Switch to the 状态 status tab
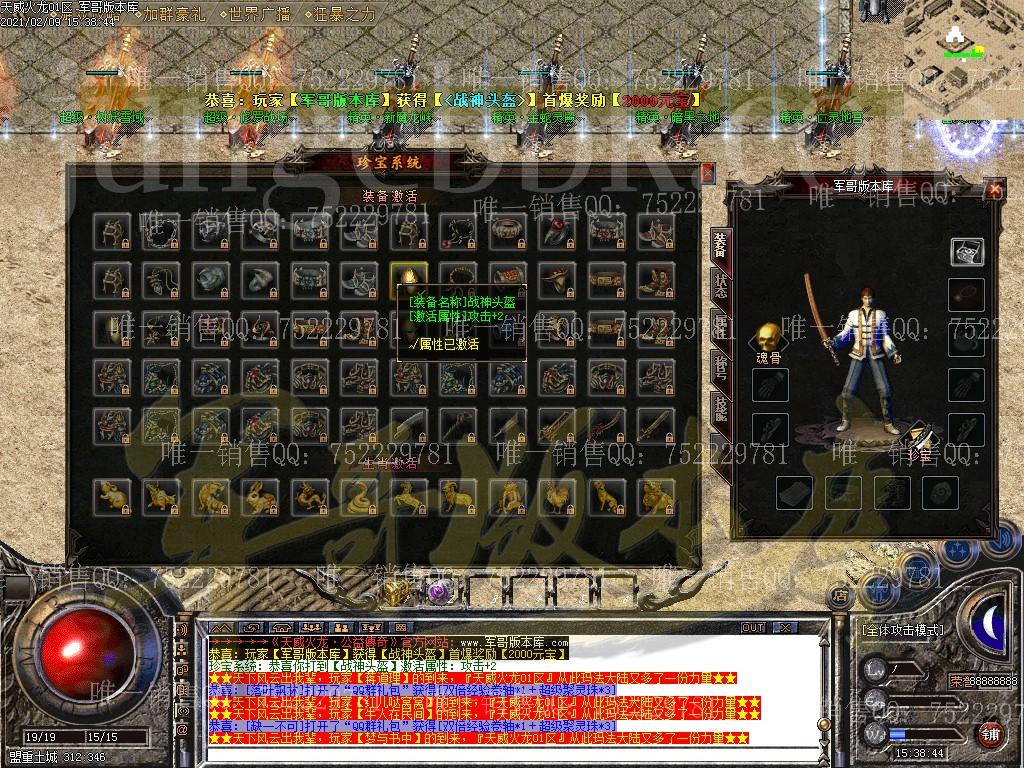Viewport: 1024px width, 768px height. tap(720, 287)
